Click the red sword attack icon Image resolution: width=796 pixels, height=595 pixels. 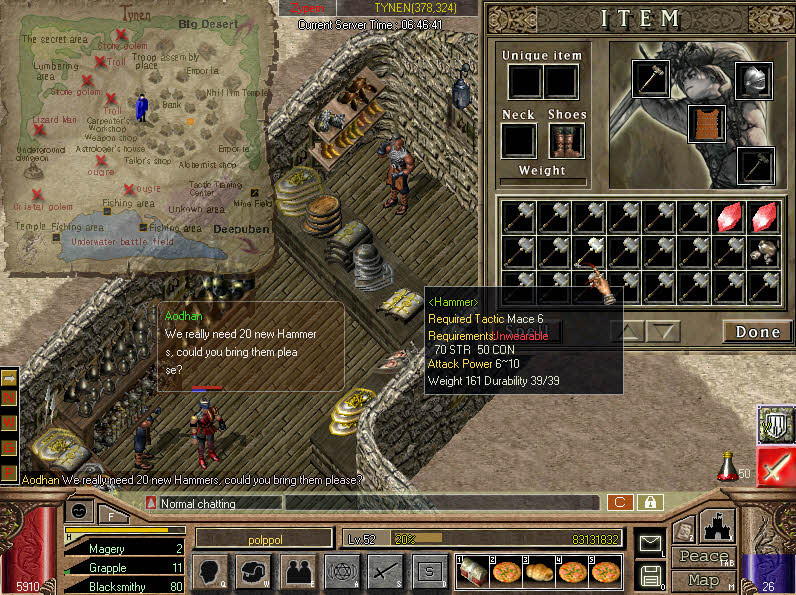click(x=775, y=467)
